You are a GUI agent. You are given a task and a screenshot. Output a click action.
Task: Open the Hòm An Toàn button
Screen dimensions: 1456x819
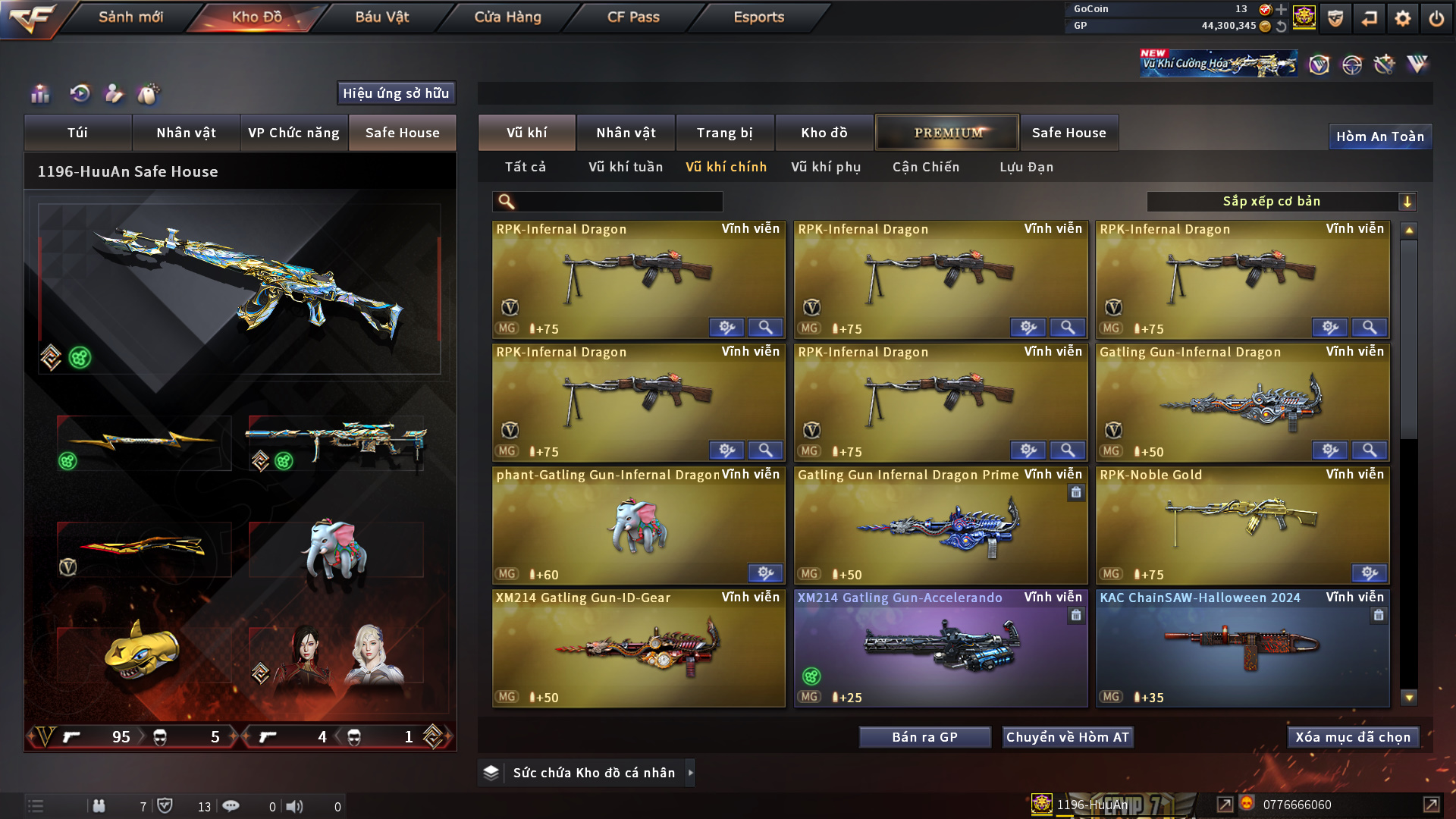1379,136
